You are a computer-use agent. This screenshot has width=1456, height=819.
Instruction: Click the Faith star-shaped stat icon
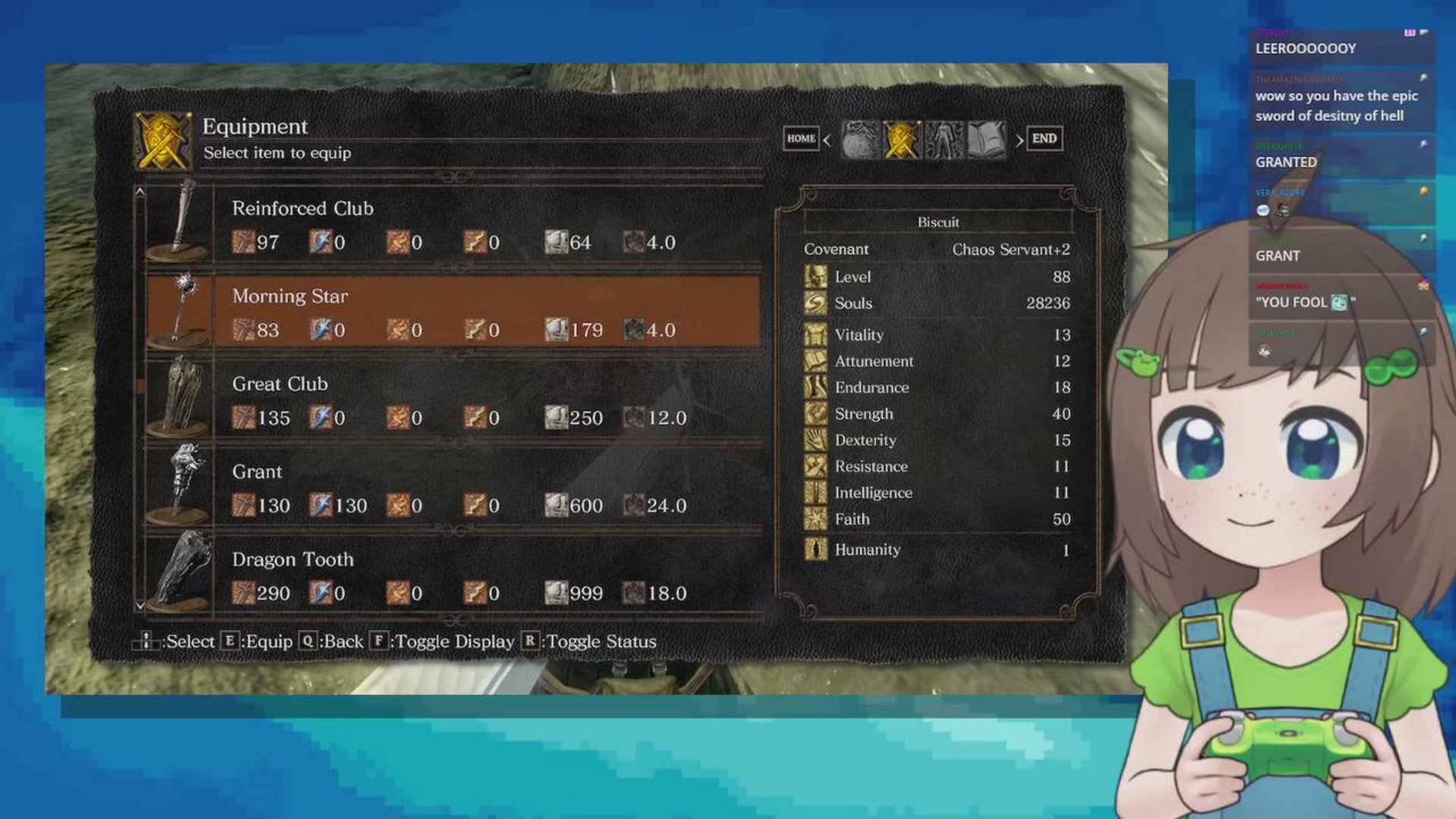(817, 519)
